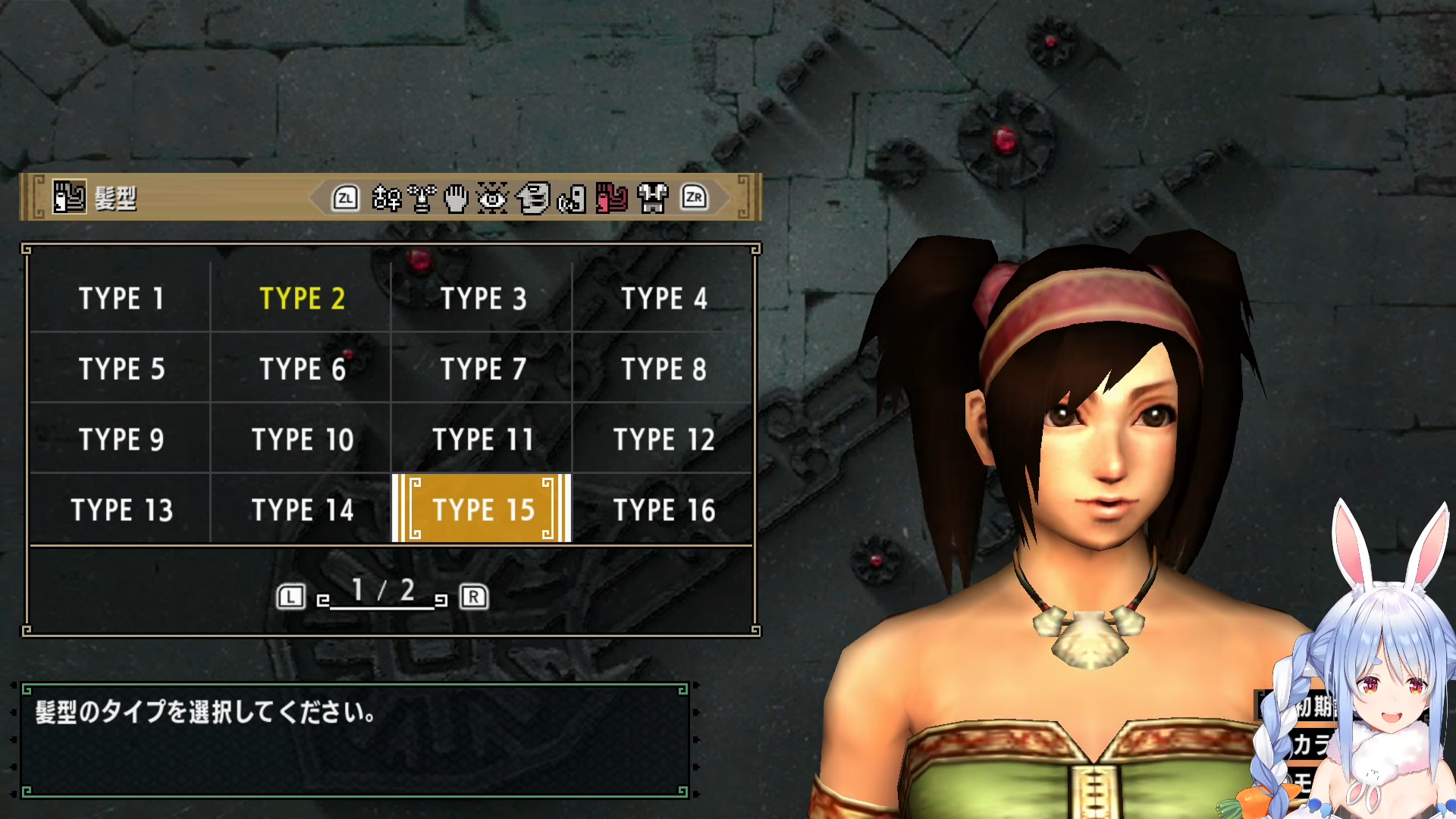
Task: Select the side-profile face tab
Action: pyautogui.click(x=533, y=199)
